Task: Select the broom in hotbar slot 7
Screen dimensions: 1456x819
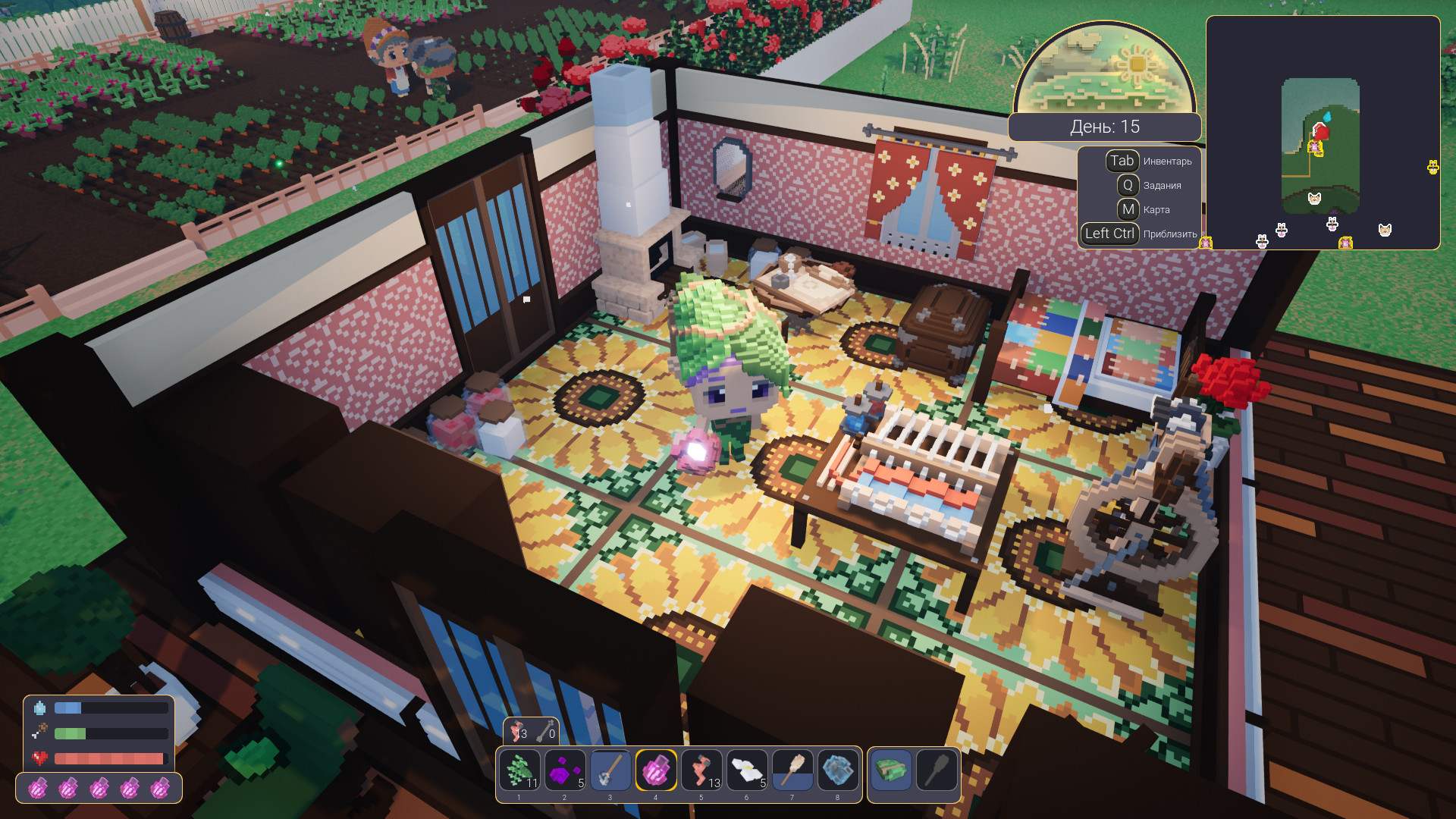Action: 792,771
